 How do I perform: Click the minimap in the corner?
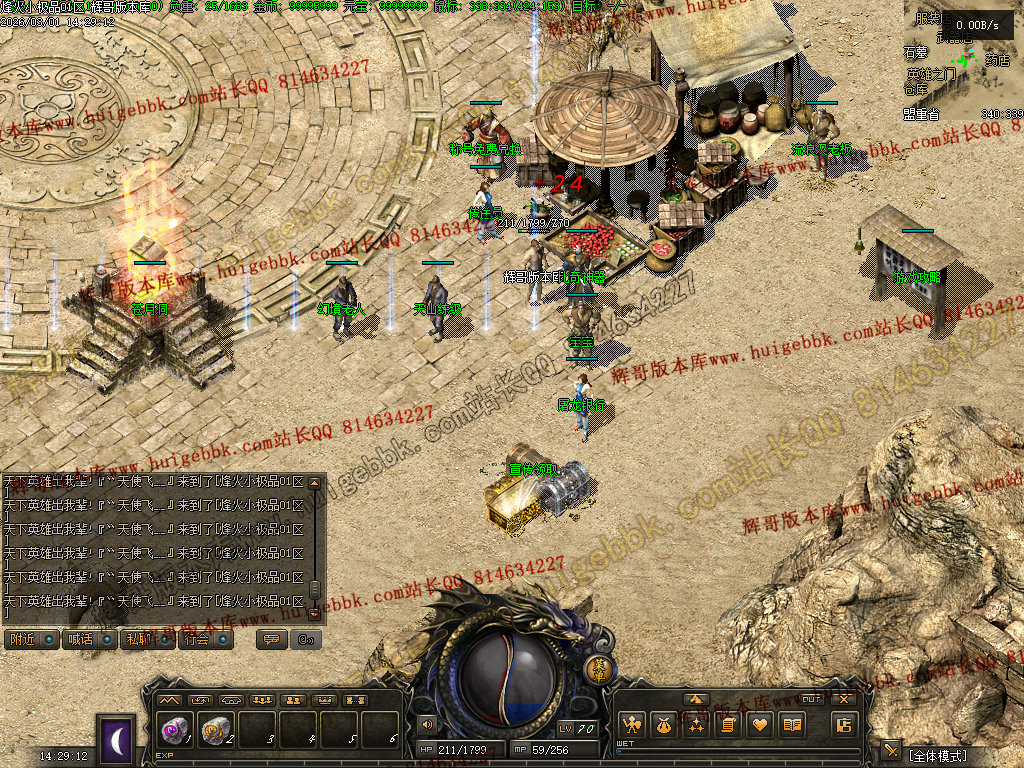point(962,62)
